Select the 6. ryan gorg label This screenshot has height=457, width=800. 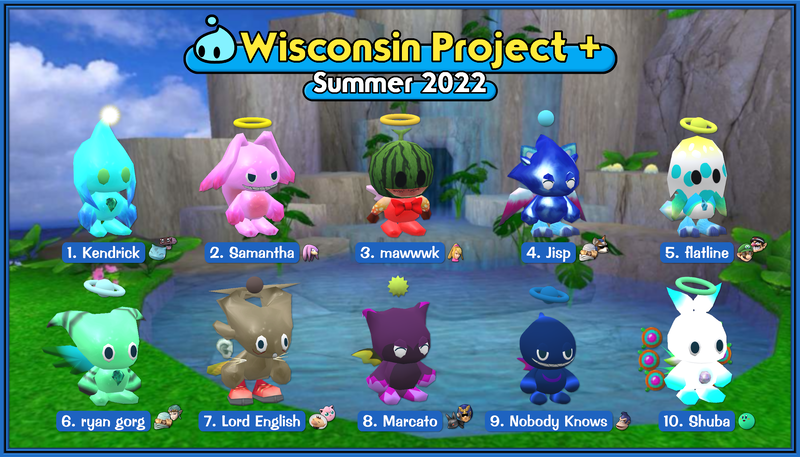104,421
